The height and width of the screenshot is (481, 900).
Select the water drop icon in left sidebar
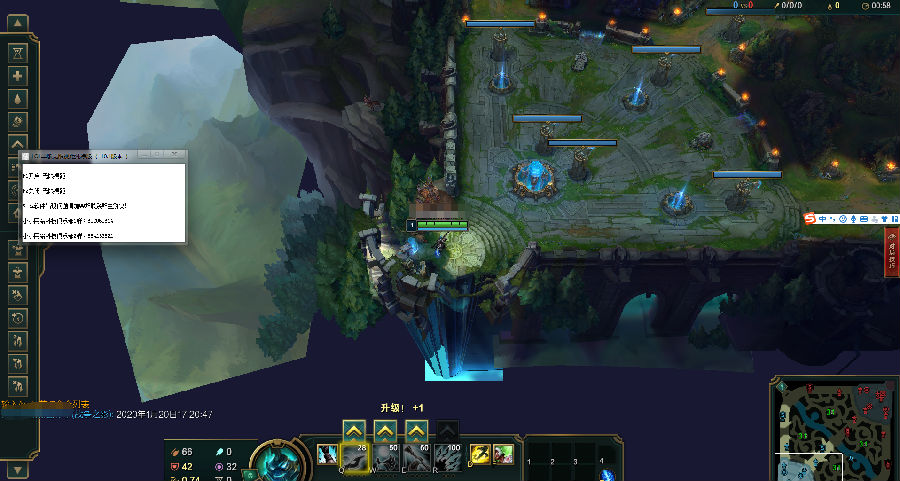coord(18,99)
